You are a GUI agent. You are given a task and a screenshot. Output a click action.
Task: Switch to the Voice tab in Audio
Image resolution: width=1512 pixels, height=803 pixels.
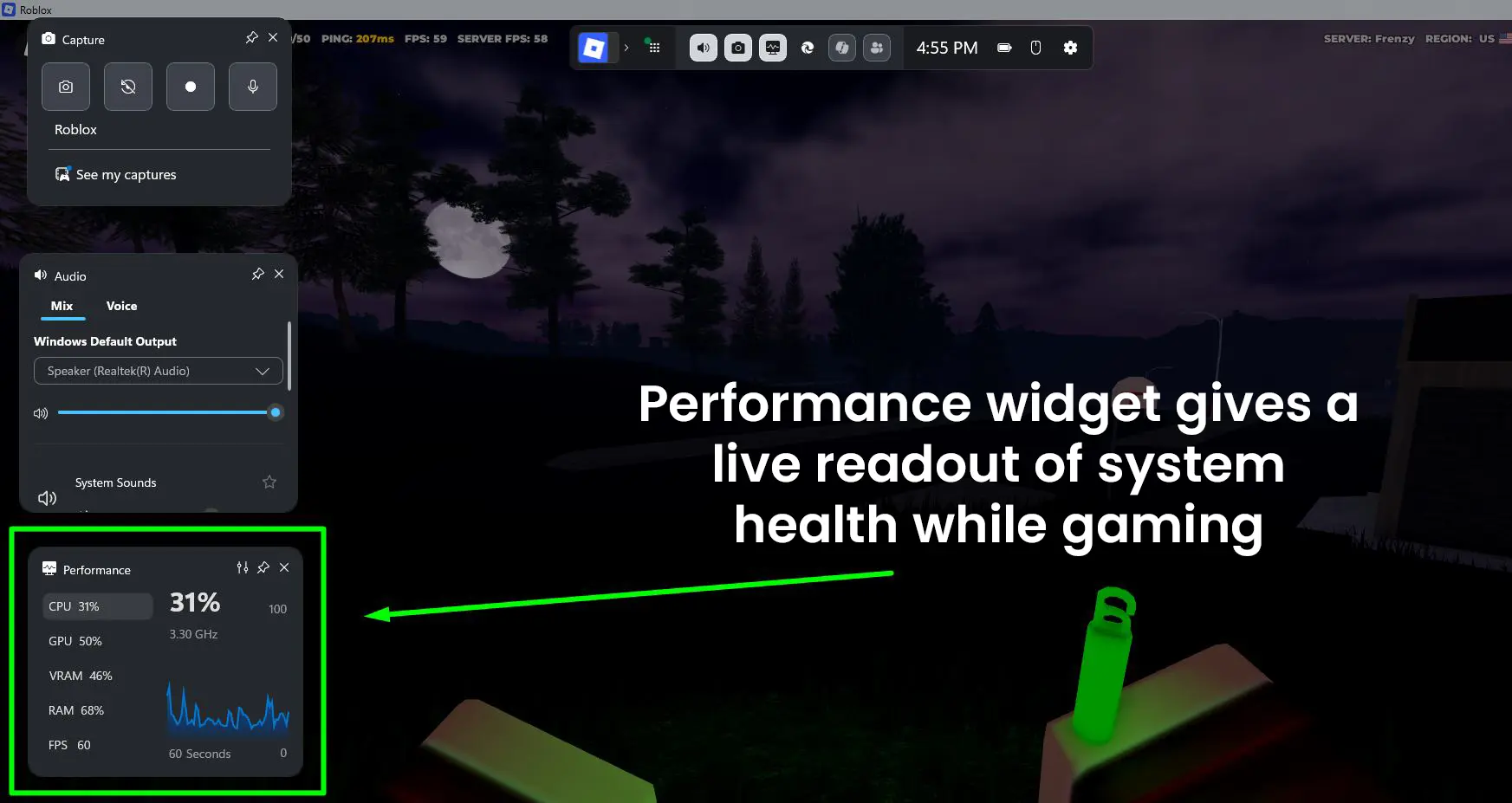[x=121, y=306]
